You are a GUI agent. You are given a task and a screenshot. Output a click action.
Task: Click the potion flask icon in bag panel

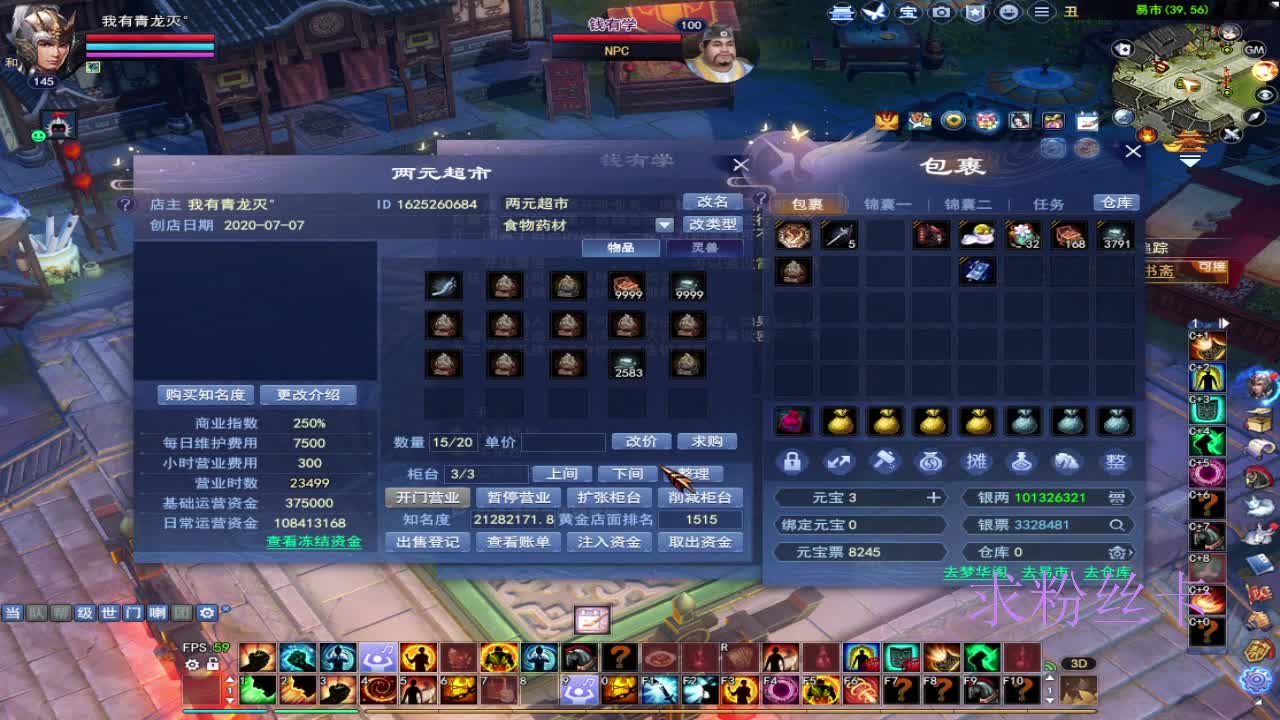click(x=1022, y=462)
